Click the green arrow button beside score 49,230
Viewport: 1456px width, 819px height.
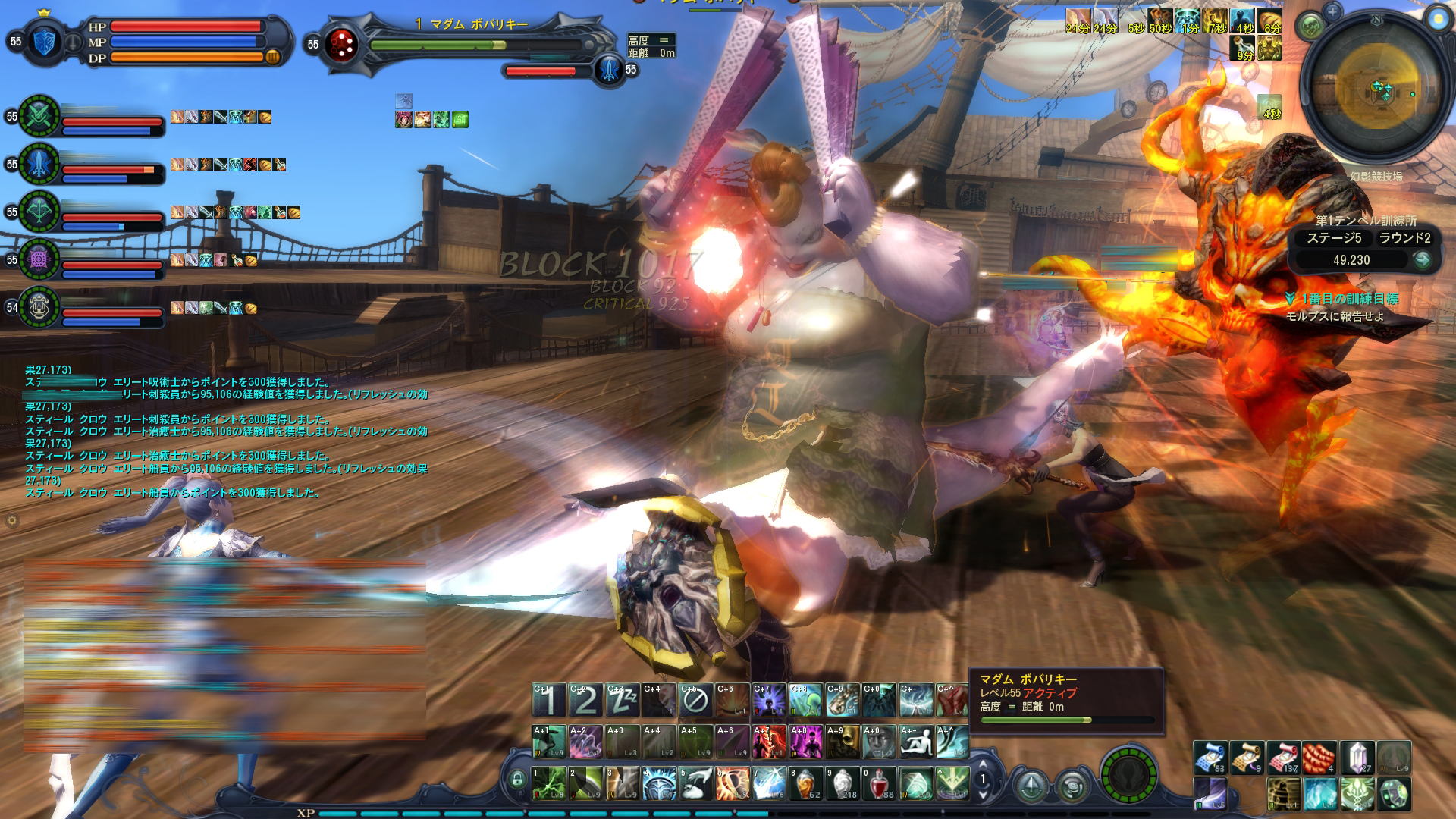[x=1422, y=260]
